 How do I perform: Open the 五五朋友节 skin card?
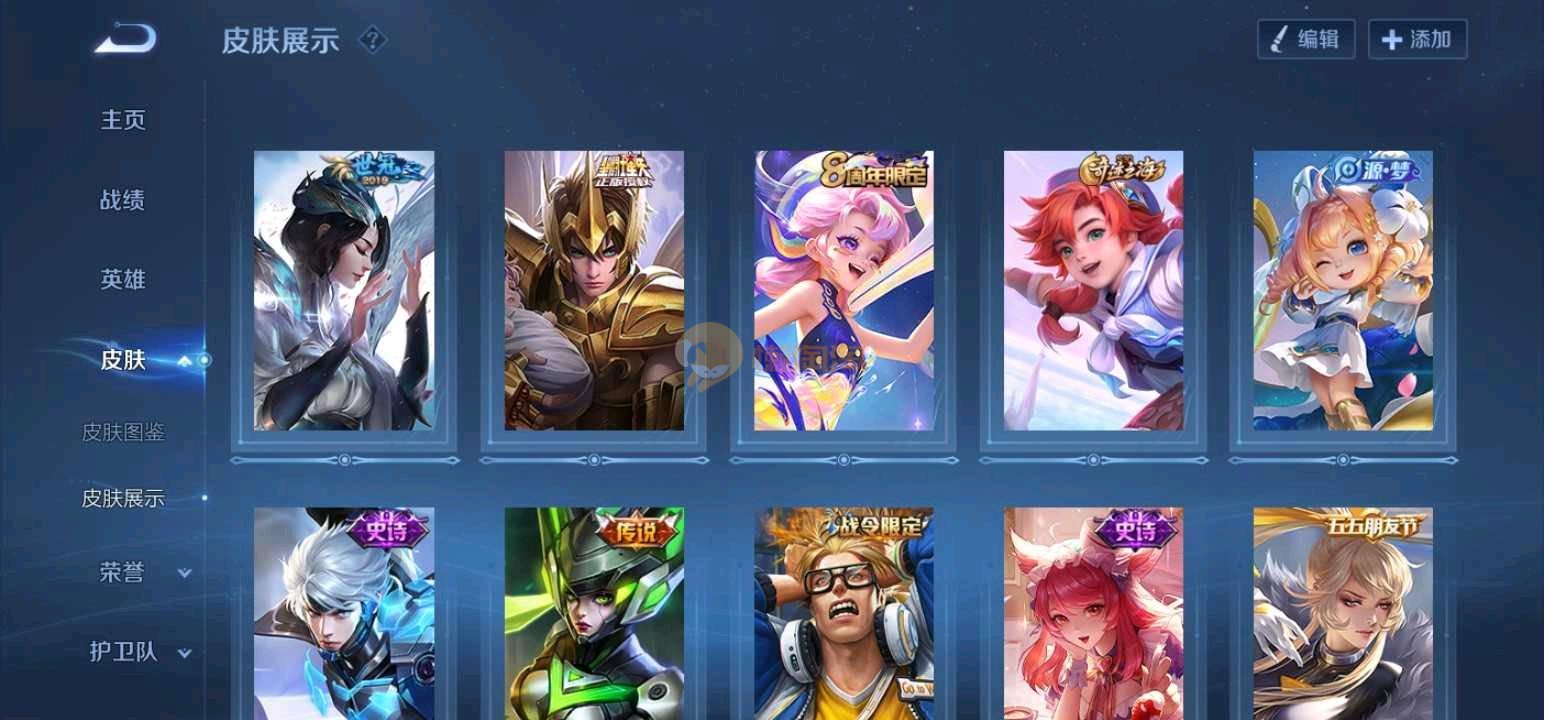tap(1343, 613)
